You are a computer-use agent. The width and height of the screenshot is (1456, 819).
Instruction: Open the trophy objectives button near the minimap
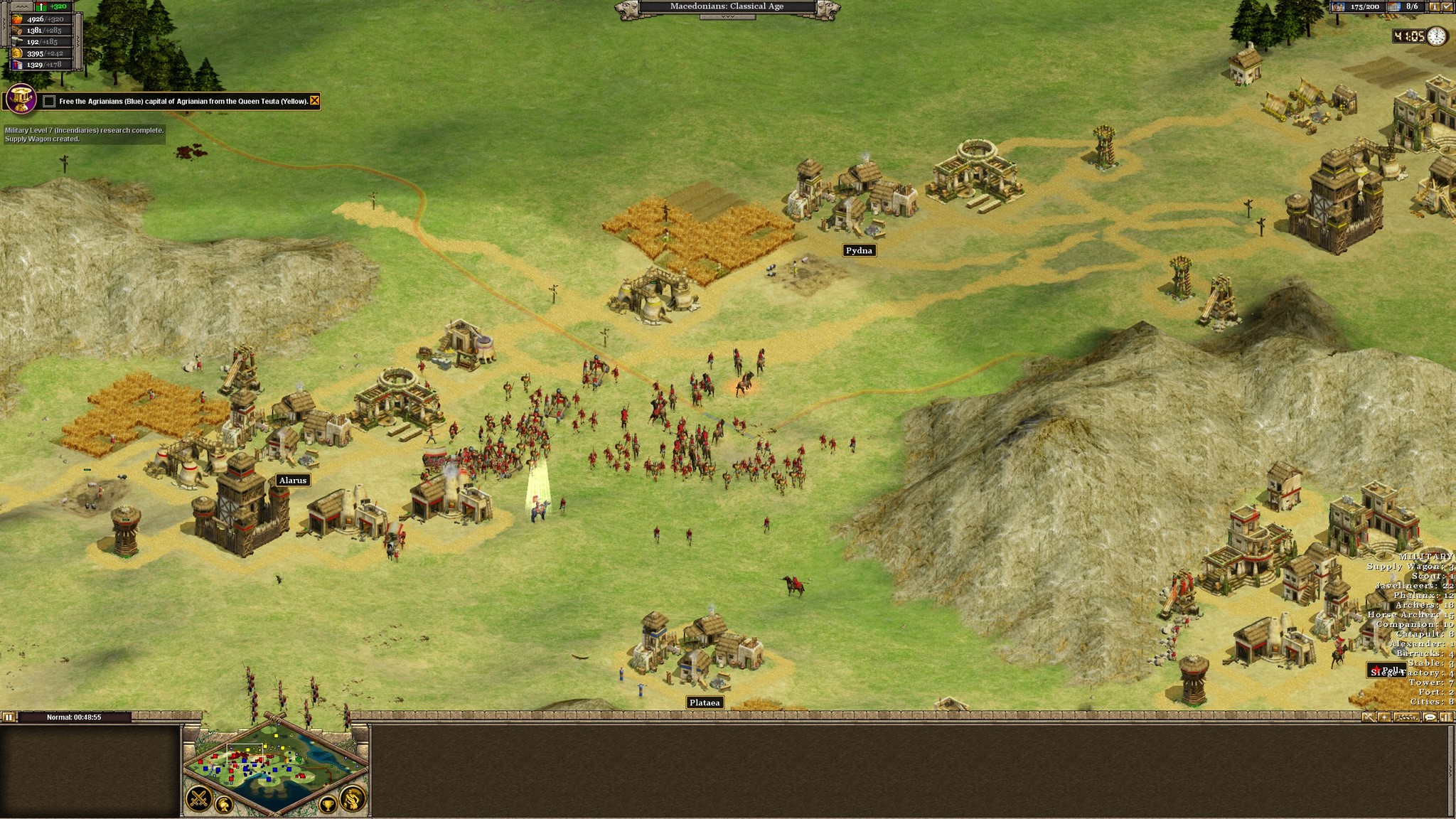328,805
